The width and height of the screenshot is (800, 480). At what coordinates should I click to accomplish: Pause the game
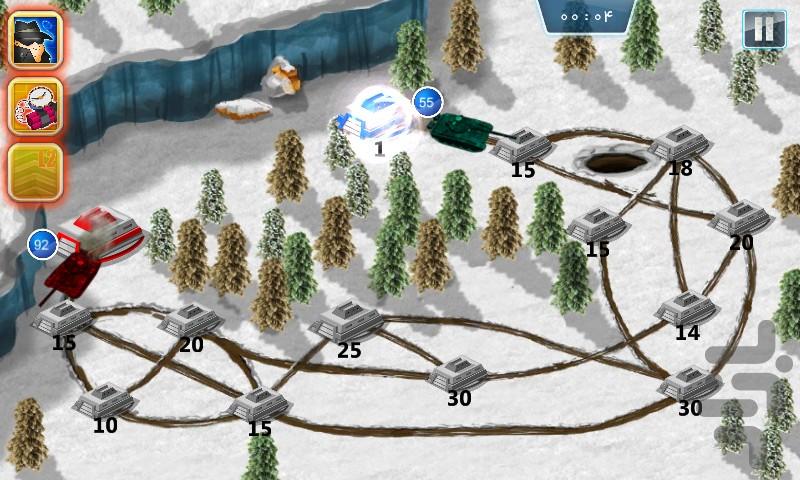(763, 30)
